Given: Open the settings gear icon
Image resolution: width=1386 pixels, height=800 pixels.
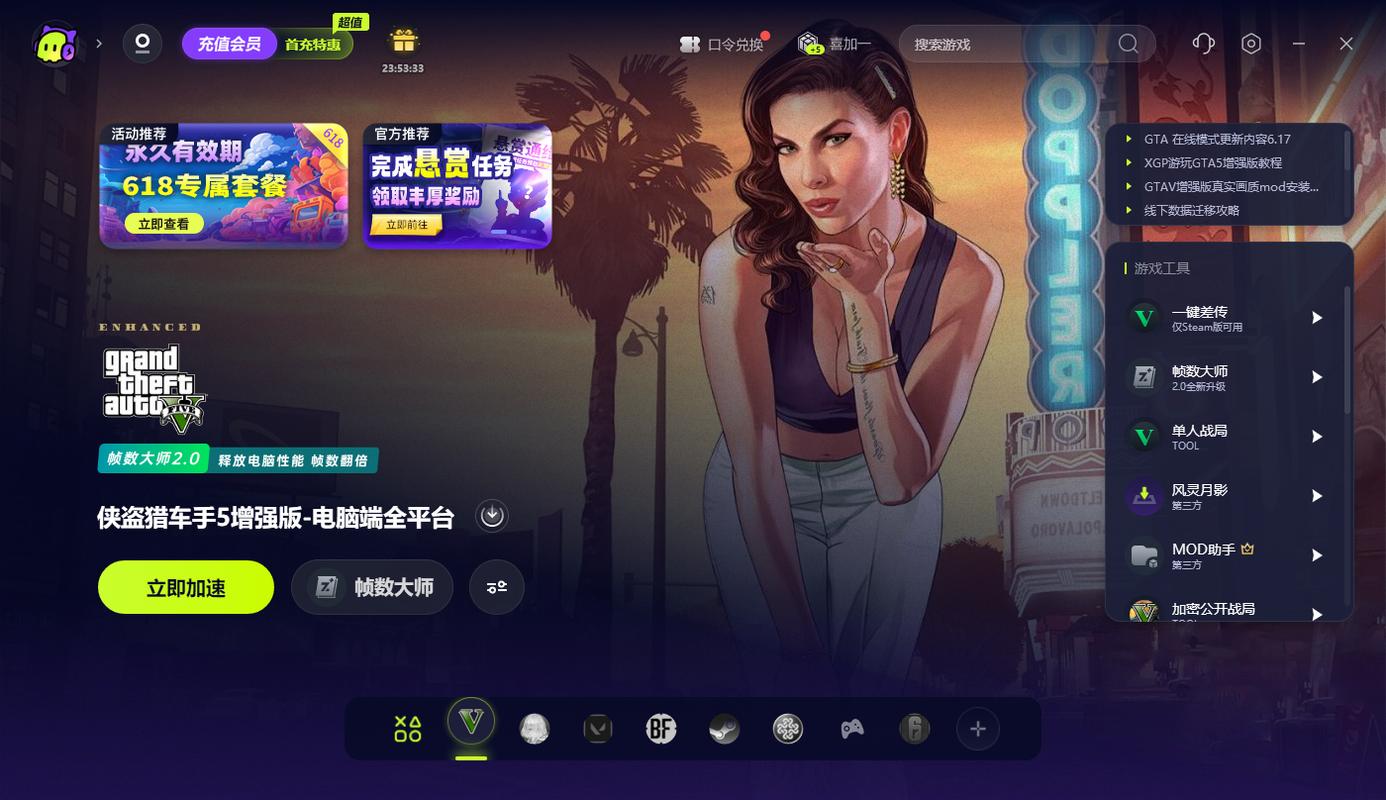Looking at the screenshot, I should tap(1251, 44).
